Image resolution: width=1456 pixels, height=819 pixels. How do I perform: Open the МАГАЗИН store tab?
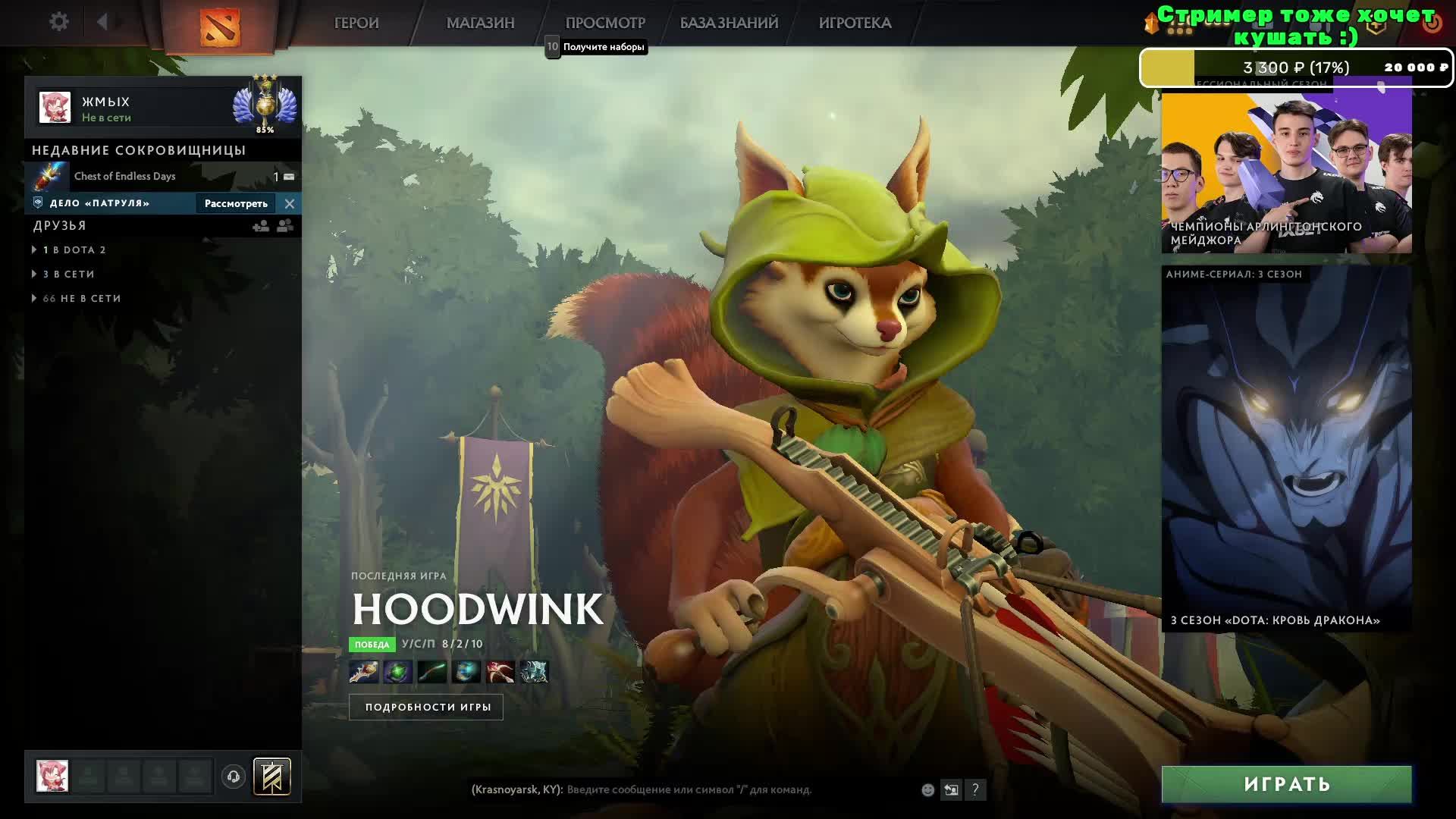480,24
